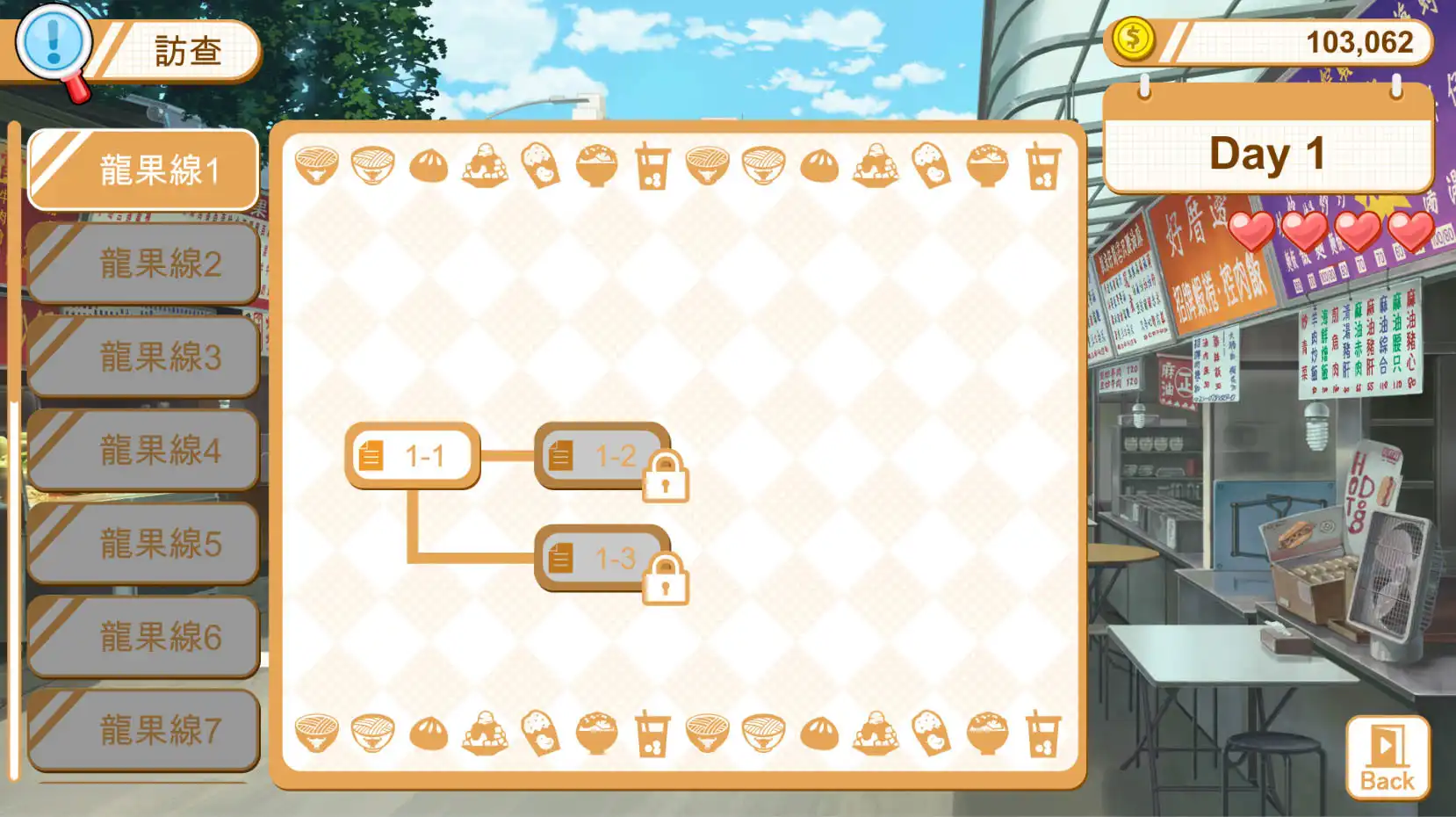Click the steamed bun icon at the top

click(x=430, y=167)
